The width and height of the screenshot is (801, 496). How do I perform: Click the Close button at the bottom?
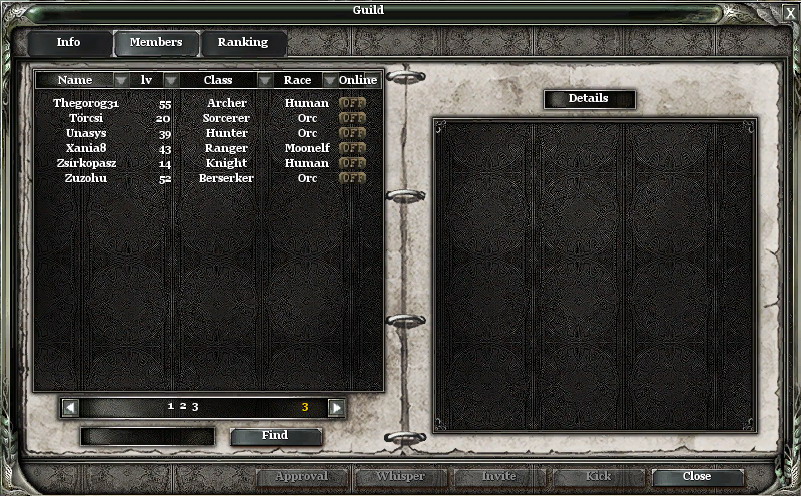[697, 477]
